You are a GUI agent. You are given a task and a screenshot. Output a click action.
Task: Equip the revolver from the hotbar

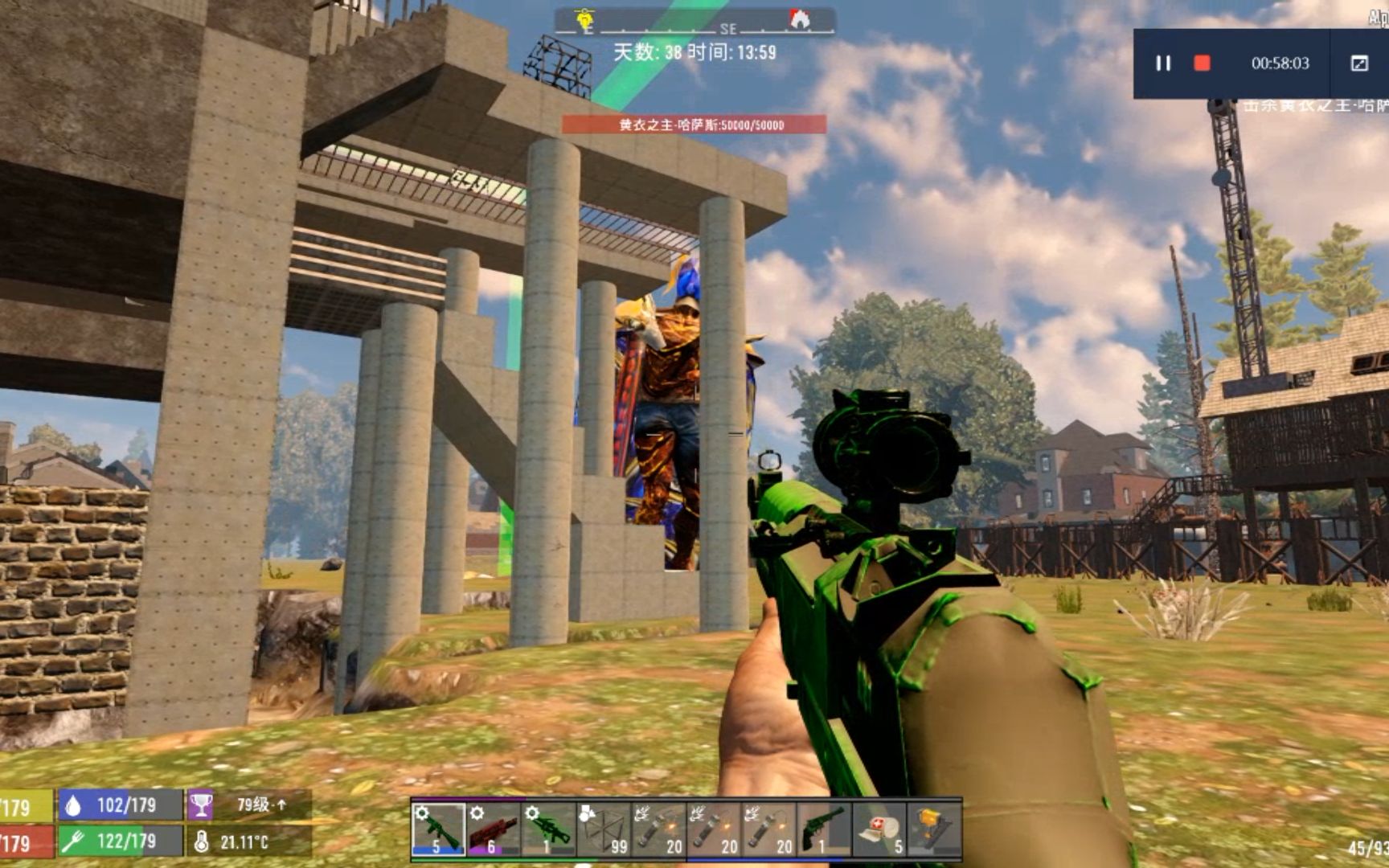point(824,829)
